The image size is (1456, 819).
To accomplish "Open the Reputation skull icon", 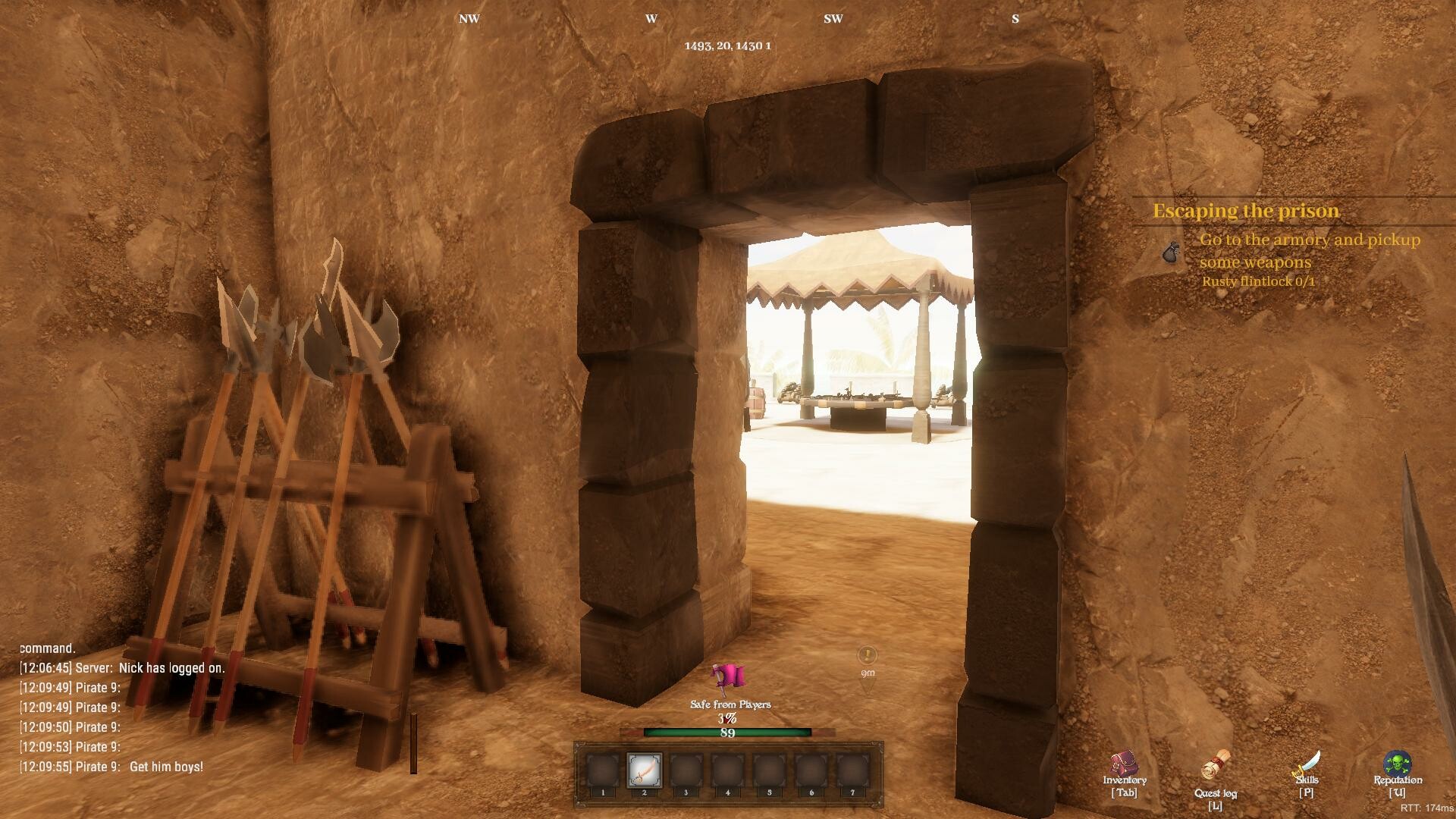I will [1399, 762].
